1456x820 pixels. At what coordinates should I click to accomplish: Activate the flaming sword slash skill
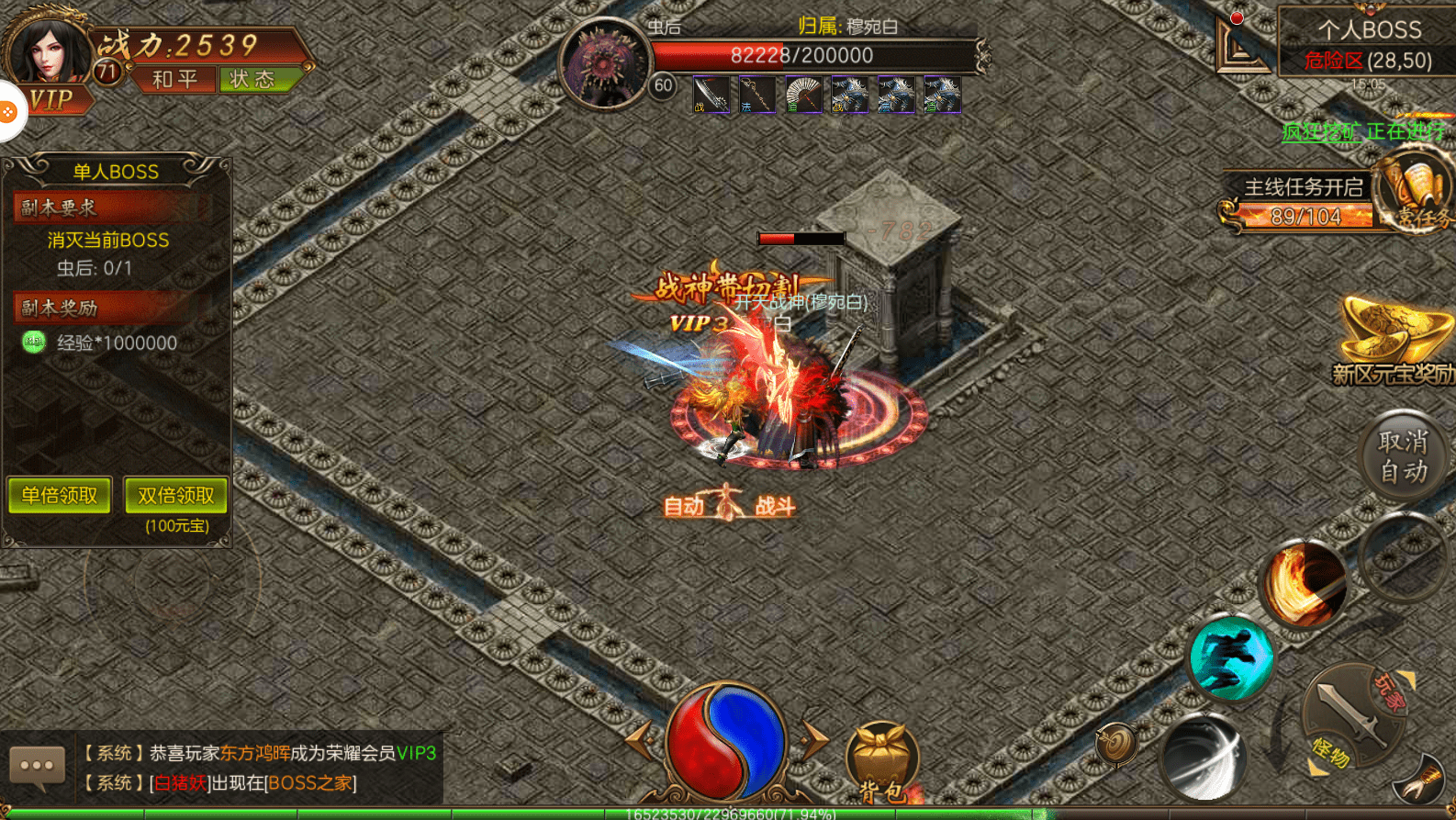pos(1304,582)
